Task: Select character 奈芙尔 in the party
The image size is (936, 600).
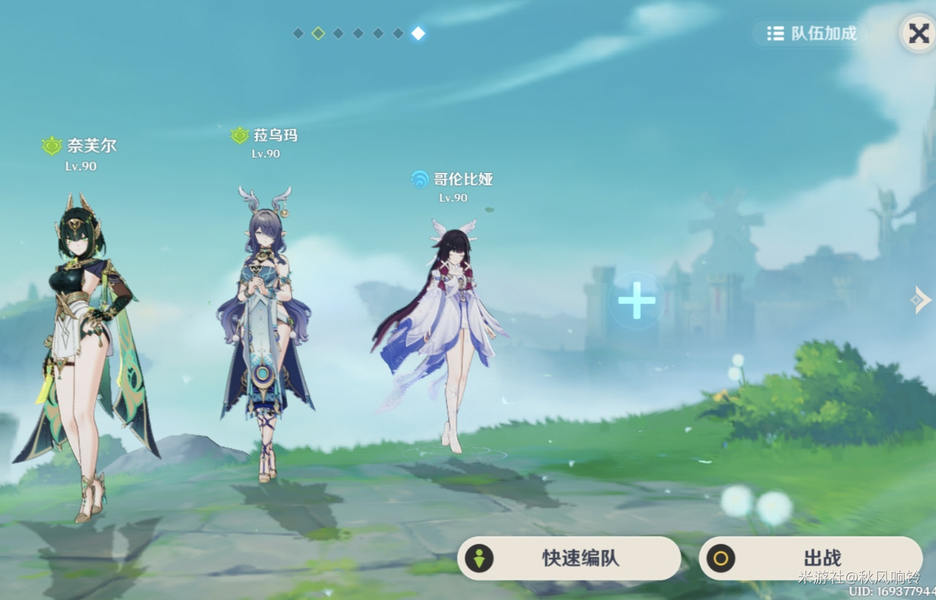Action: tap(83, 350)
